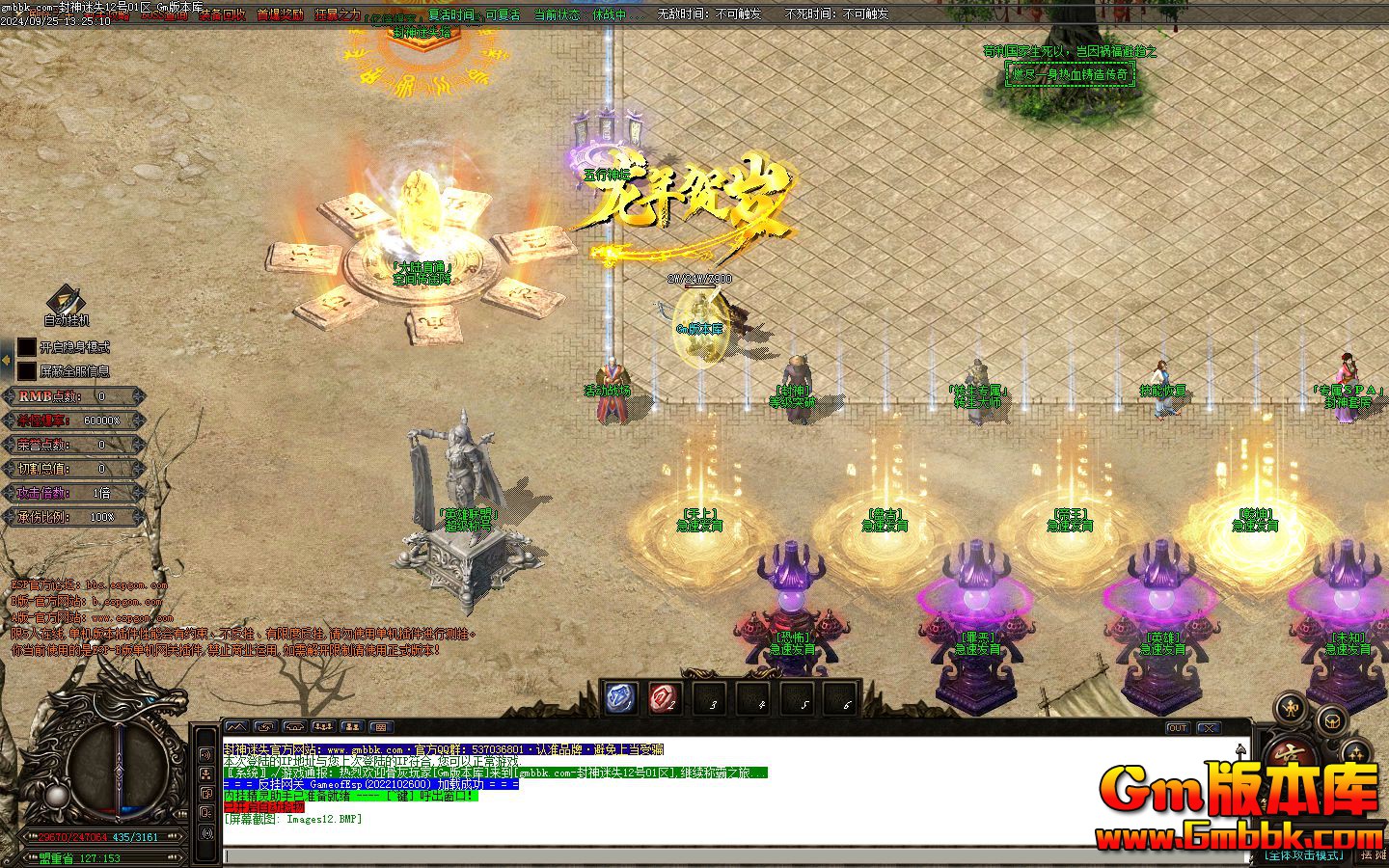The image size is (1389, 868).
Task: Click the OUT button above the chat
Action: (x=1177, y=728)
